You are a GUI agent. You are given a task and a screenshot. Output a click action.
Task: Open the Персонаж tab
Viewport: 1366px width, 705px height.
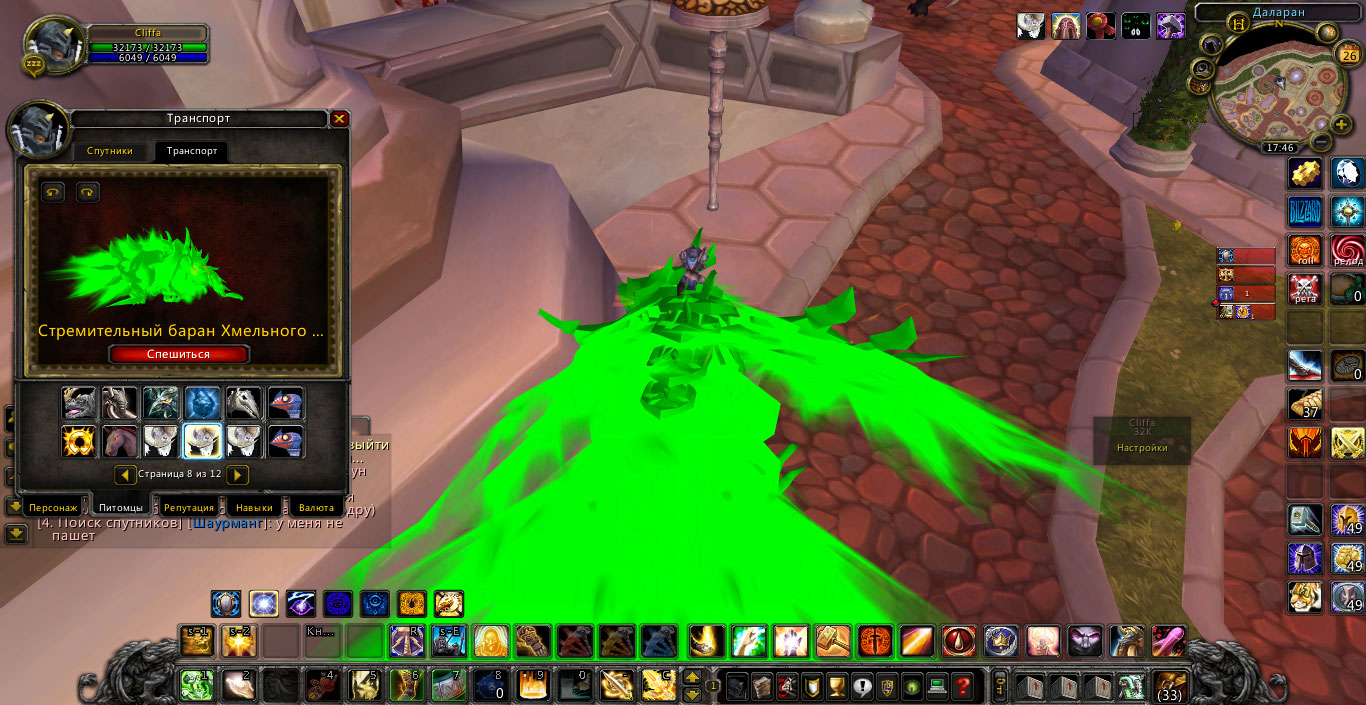pyautogui.click(x=53, y=508)
